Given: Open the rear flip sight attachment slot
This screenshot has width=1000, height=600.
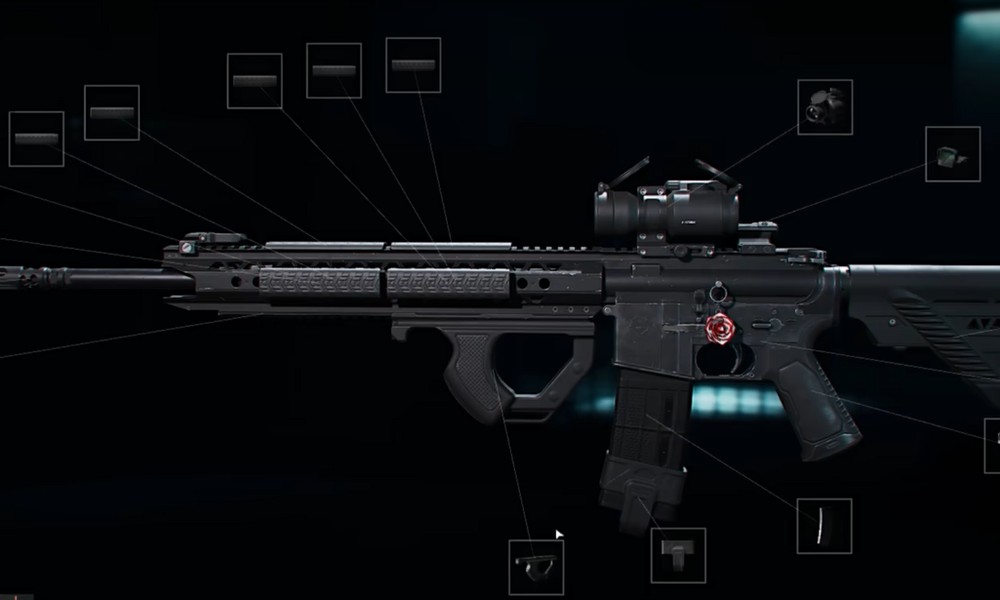Looking at the screenshot, I should pyautogui.click(x=951, y=154).
